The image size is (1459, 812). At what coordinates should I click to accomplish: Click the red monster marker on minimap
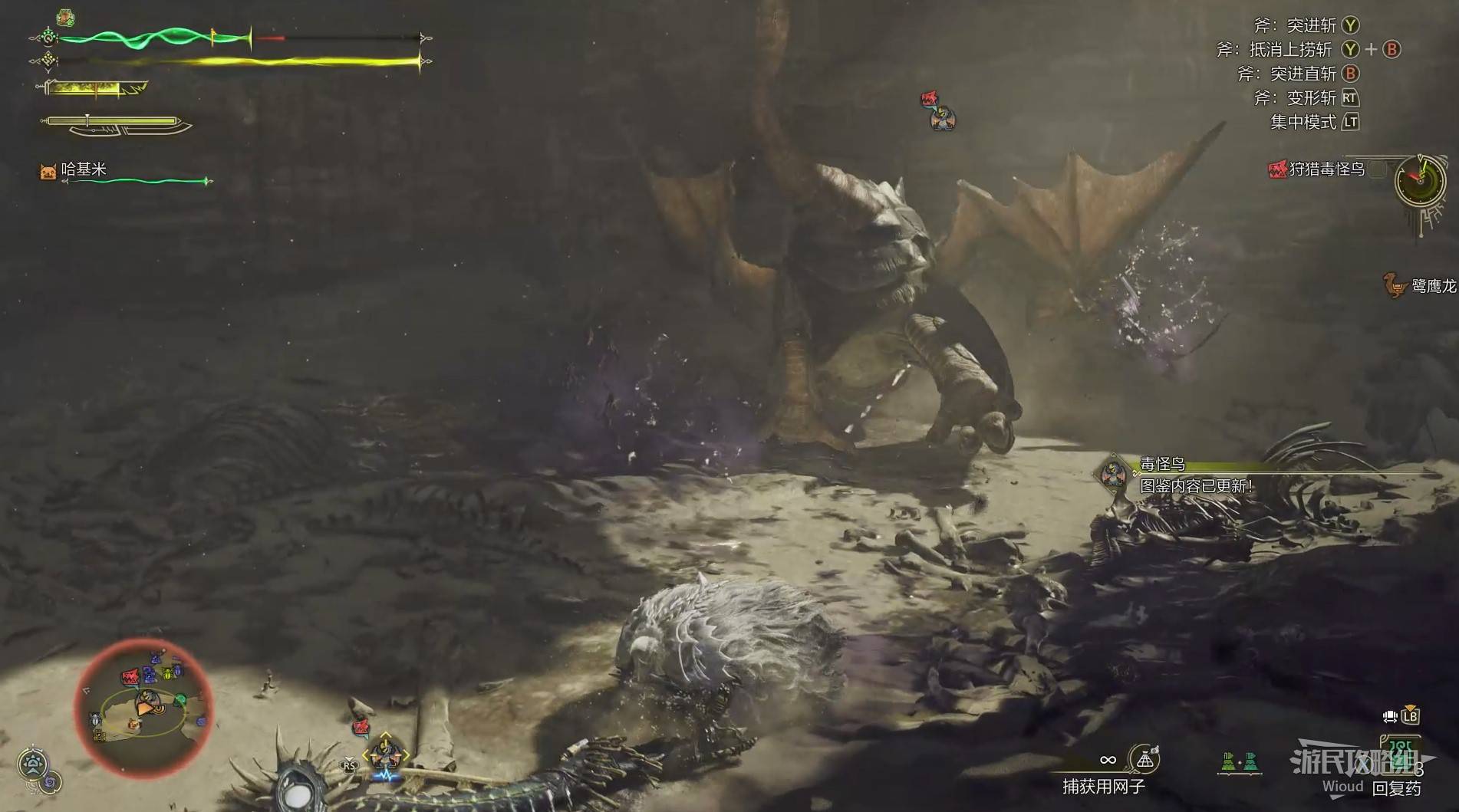[x=130, y=677]
